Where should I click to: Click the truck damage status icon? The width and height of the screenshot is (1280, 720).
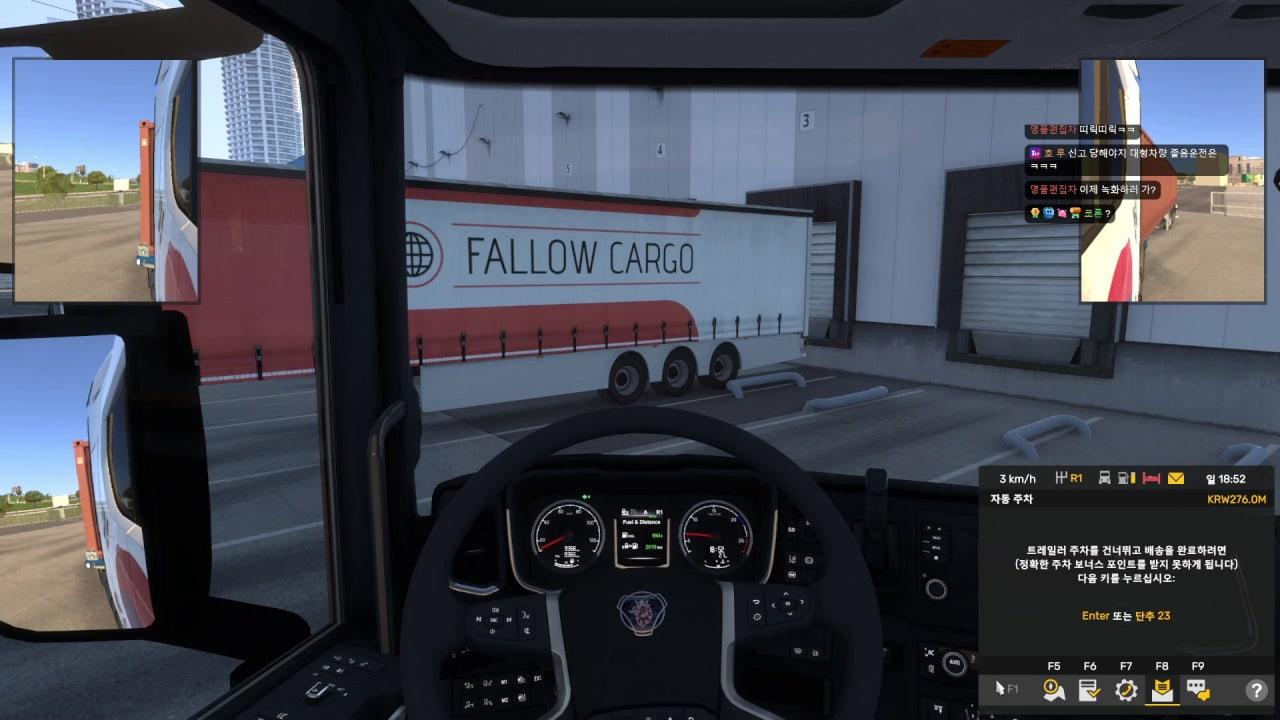(1104, 478)
